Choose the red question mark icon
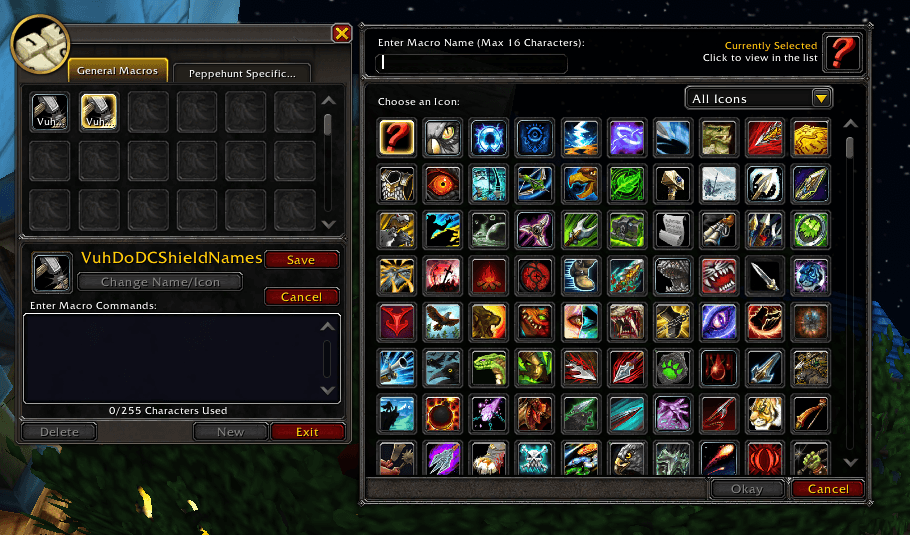 397,137
